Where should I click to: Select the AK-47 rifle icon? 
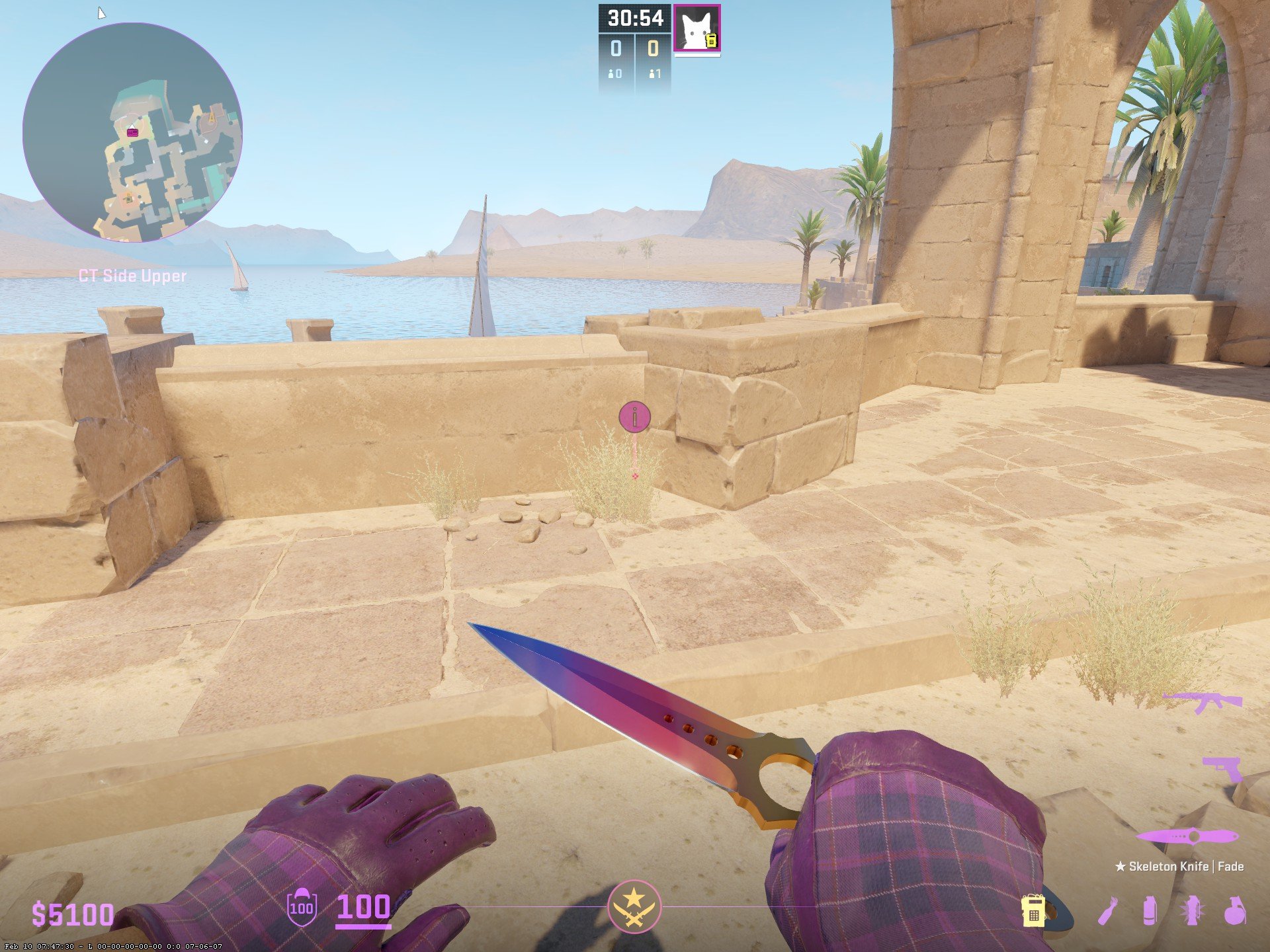tap(1203, 702)
